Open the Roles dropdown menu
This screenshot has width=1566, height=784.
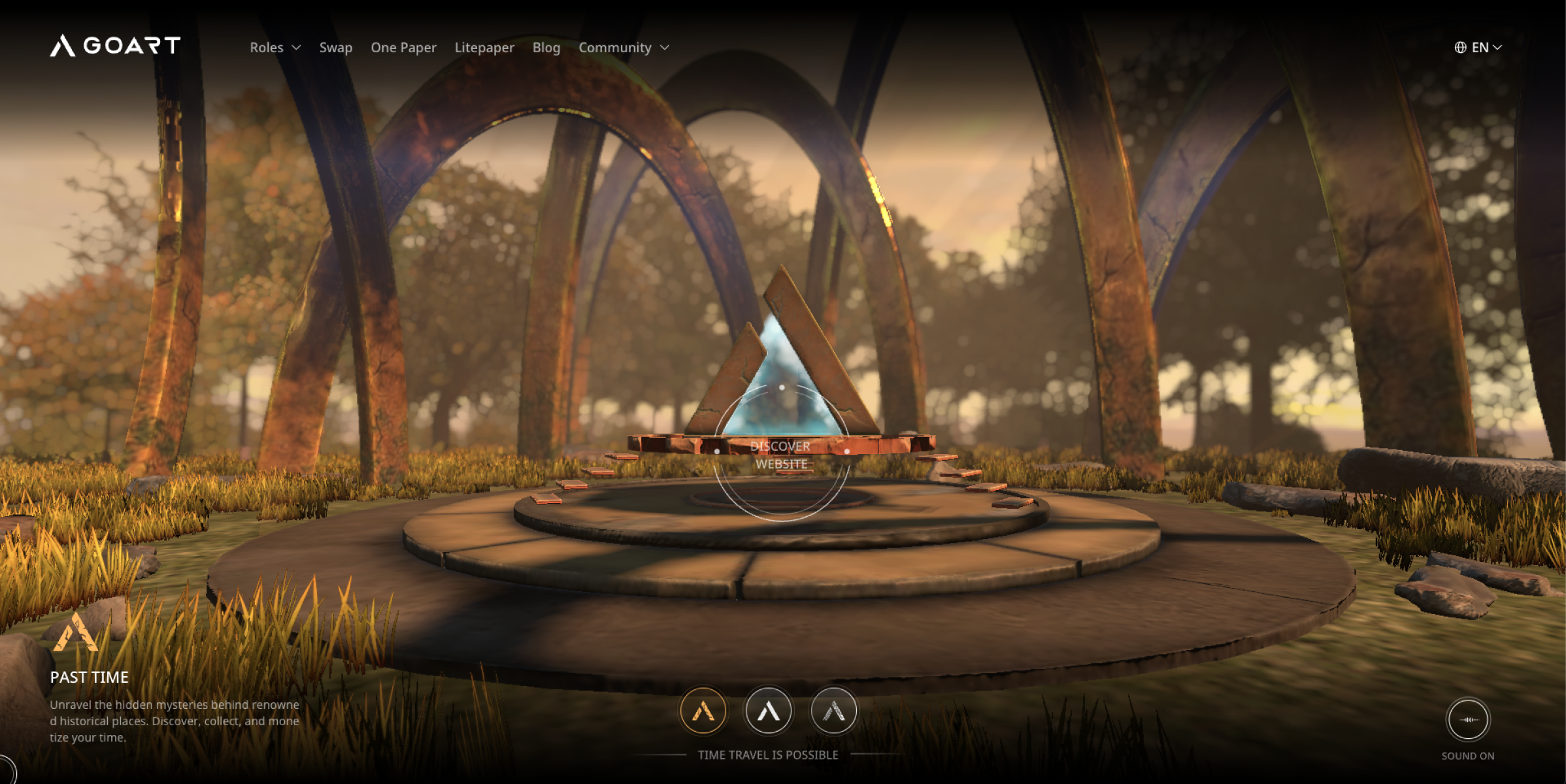click(275, 48)
